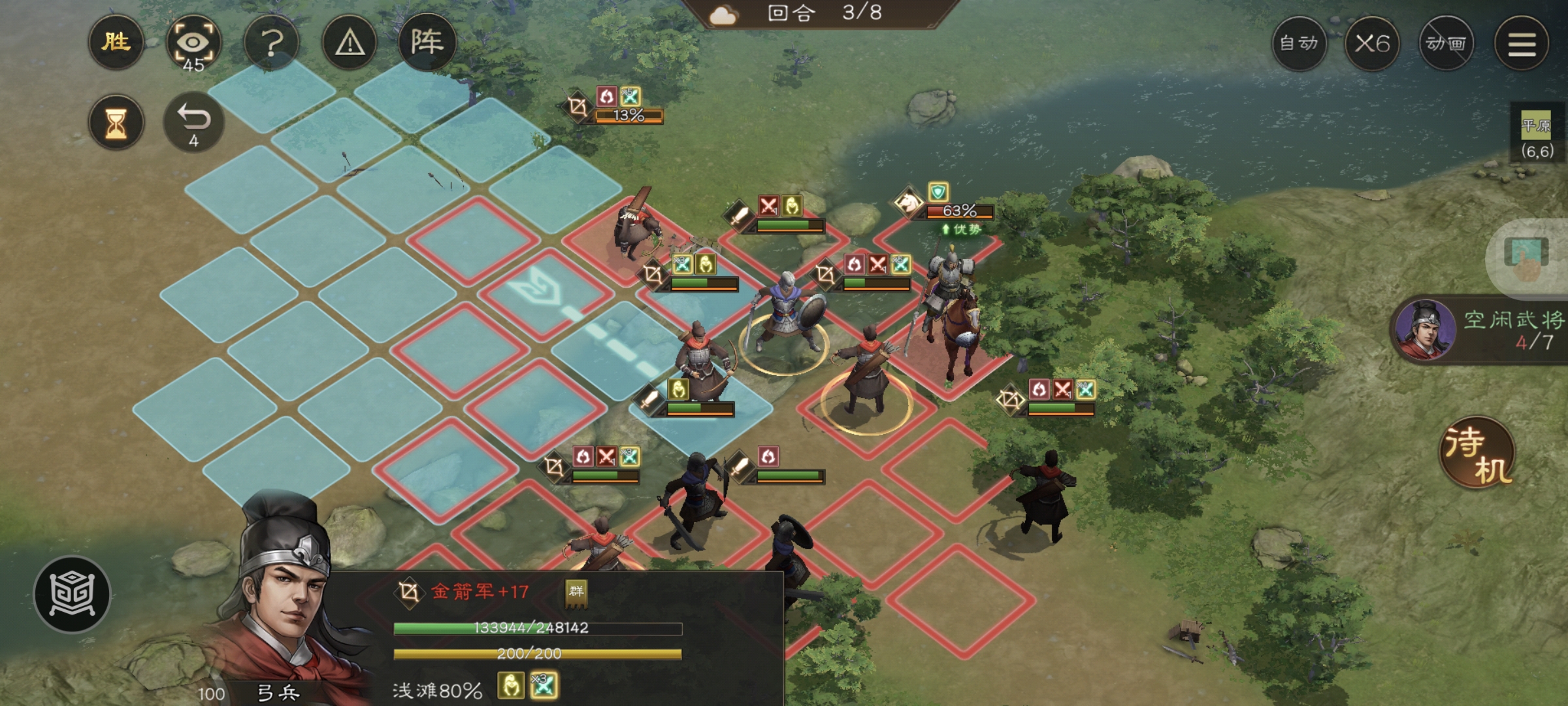Click the hourglass wait icon
1568x706 pixels.
click(x=116, y=121)
